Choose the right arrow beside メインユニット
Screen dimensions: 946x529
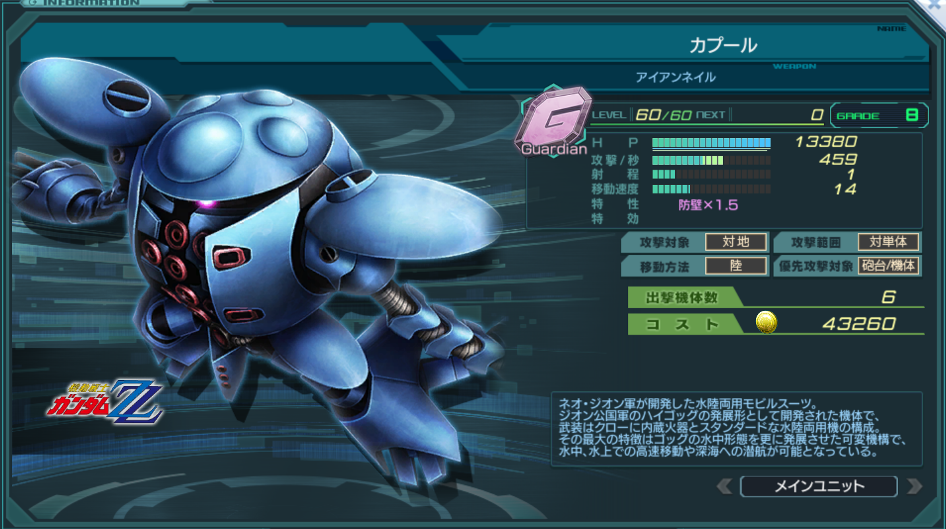pos(912,487)
